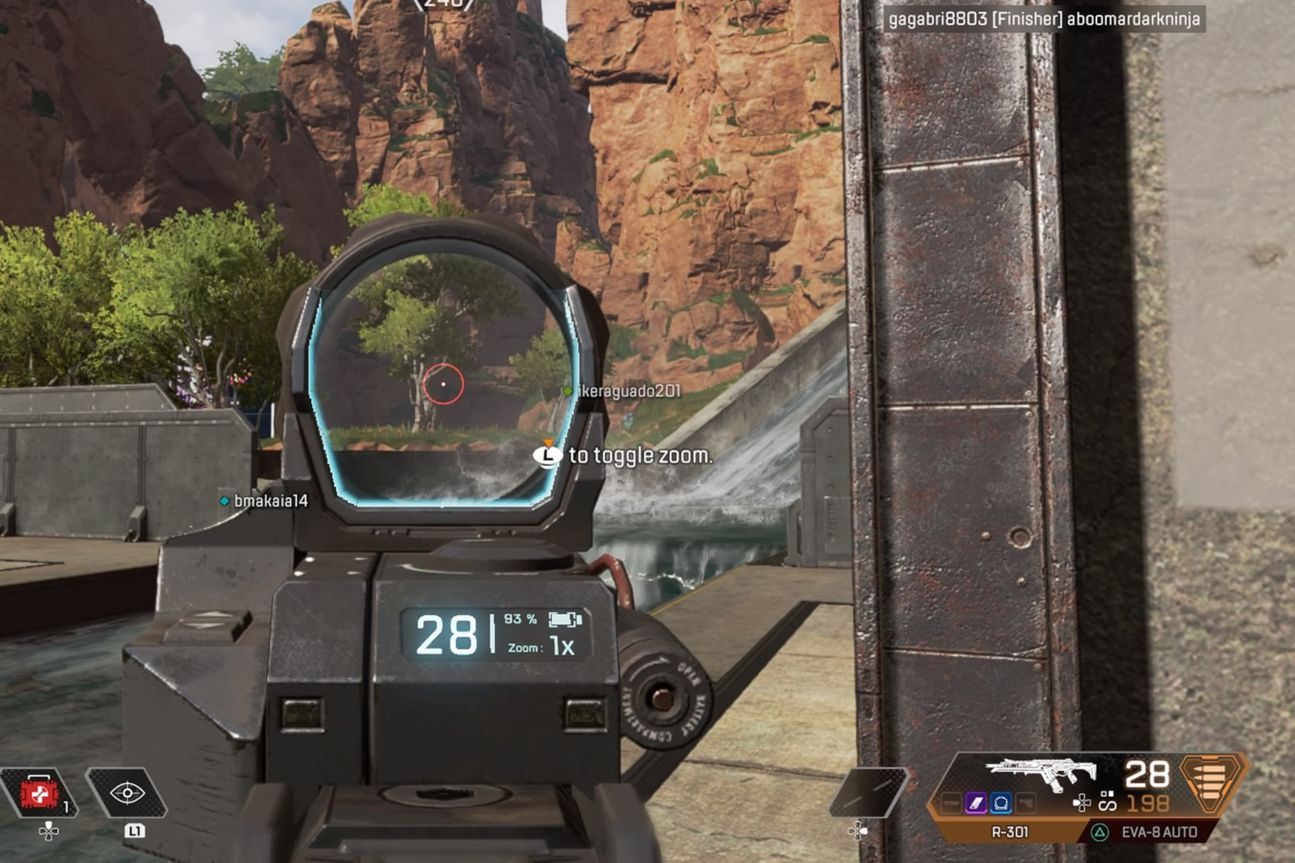
Task: Select the Bloodhound eye tactical ability icon
Action: [127, 792]
